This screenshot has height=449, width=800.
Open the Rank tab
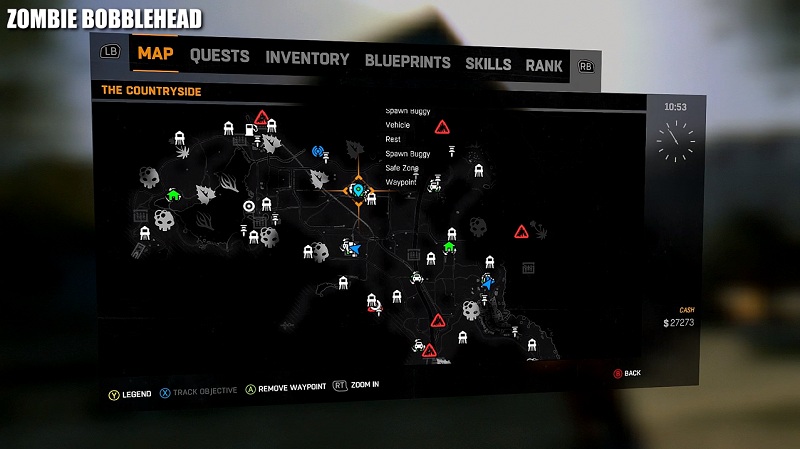[544, 66]
